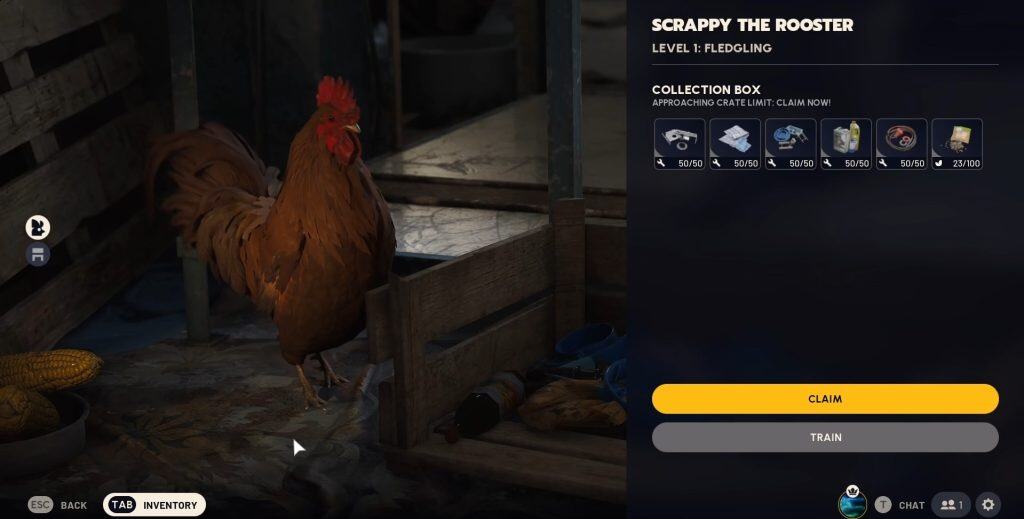Image resolution: width=1024 pixels, height=519 pixels.
Task: Switch to the rooster head tab
Action: [x=37, y=227]
